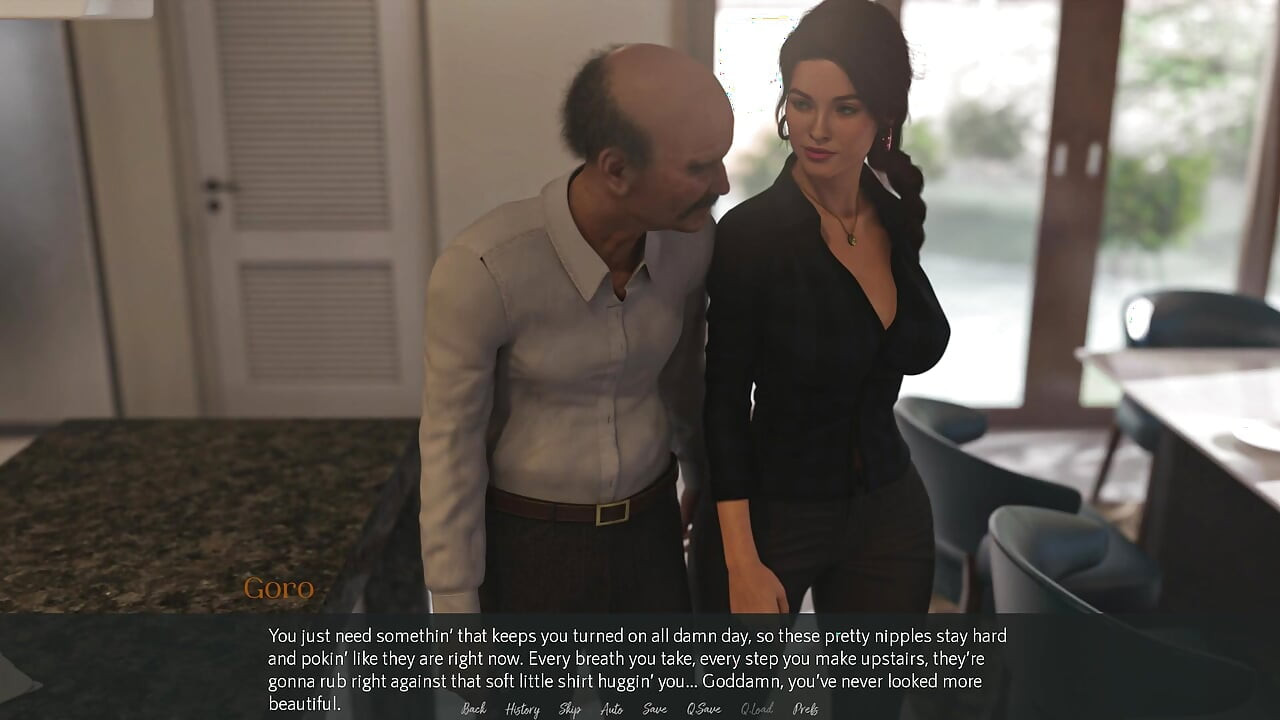The width and height of the screenshot is (1280, 720).
Task: Open the "Save" game screen
Action: [654, 709]
